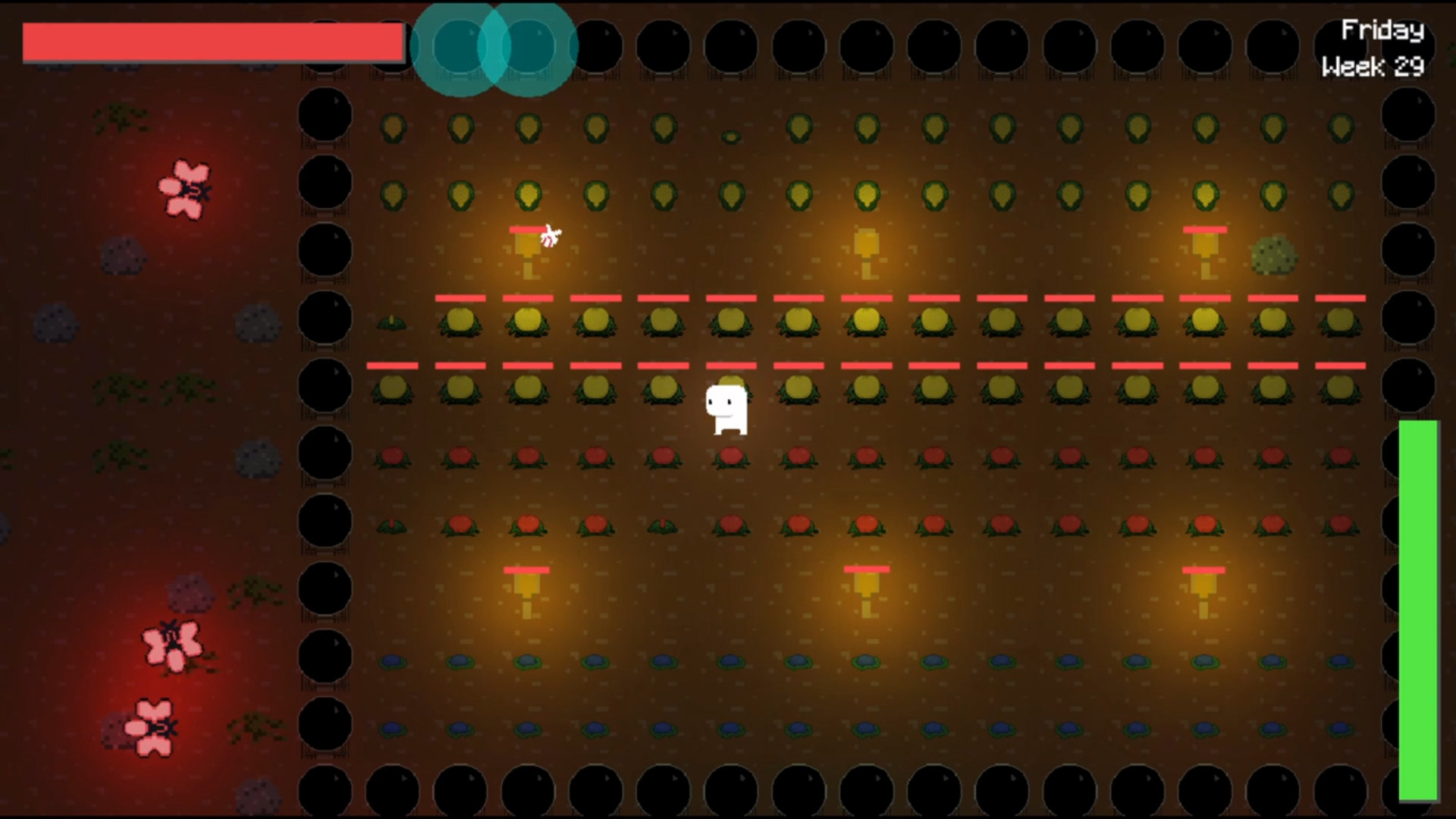Viewport: 1456px width, 819px height.
Task: Open the Friday day label
Action: (x=1382, y=30)
